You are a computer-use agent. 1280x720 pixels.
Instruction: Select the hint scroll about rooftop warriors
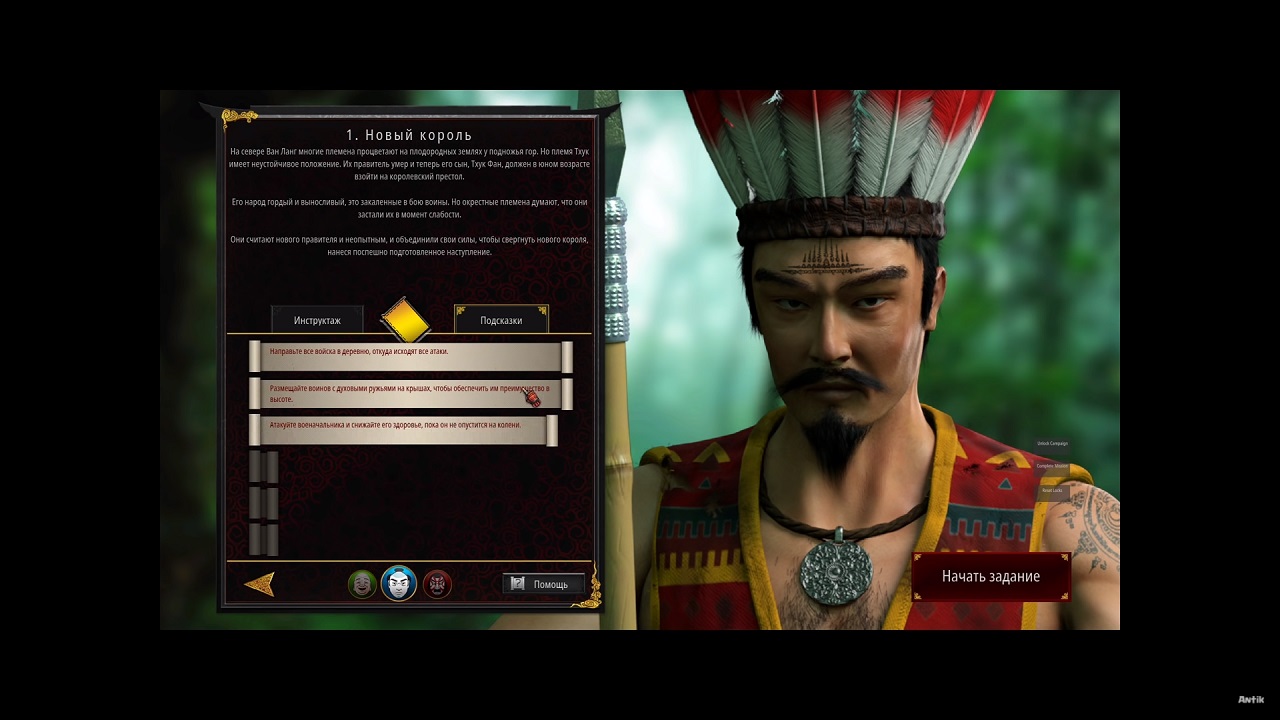pyautogui.click(x=410, y=393)
